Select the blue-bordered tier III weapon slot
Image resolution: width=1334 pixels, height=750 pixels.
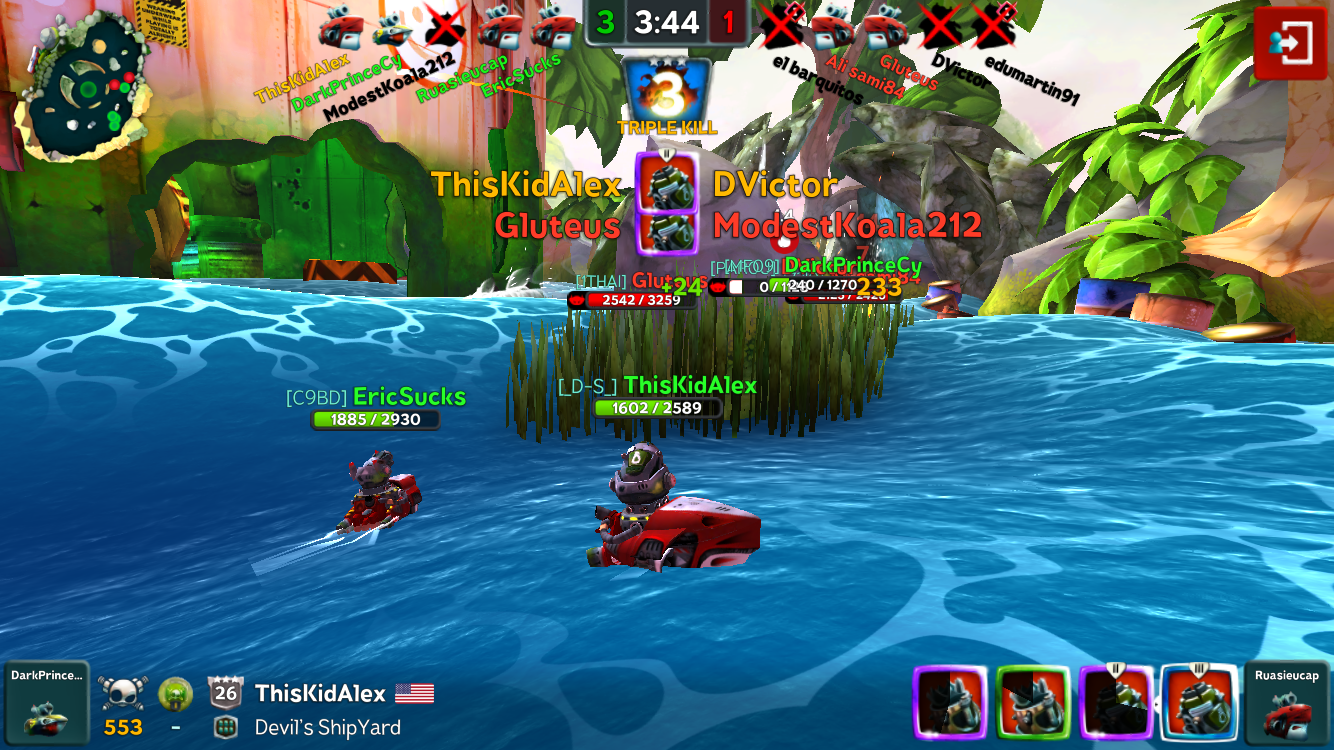click(1199, 702)
